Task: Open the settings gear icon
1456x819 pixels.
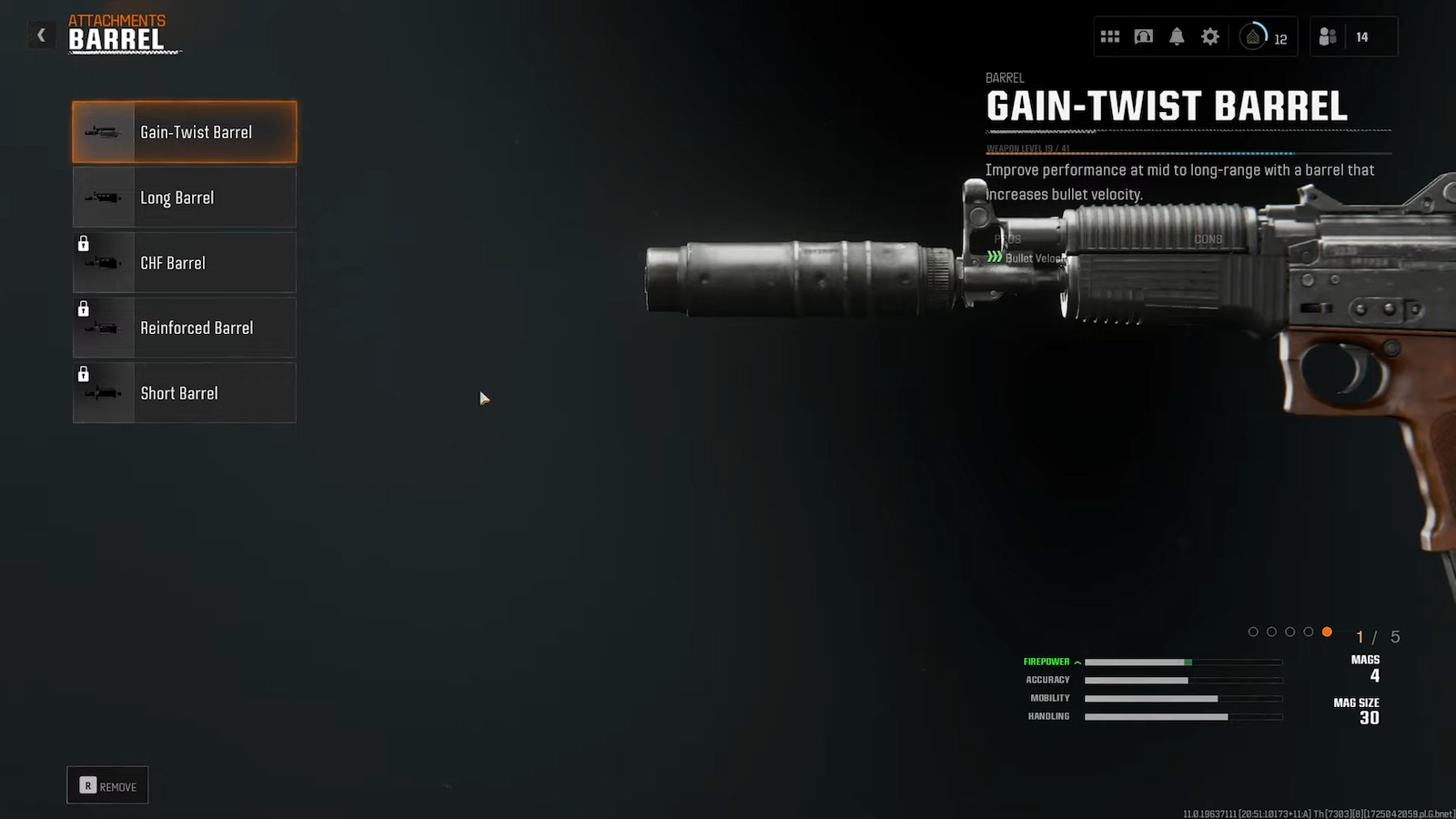Action: click(1210, 37)
